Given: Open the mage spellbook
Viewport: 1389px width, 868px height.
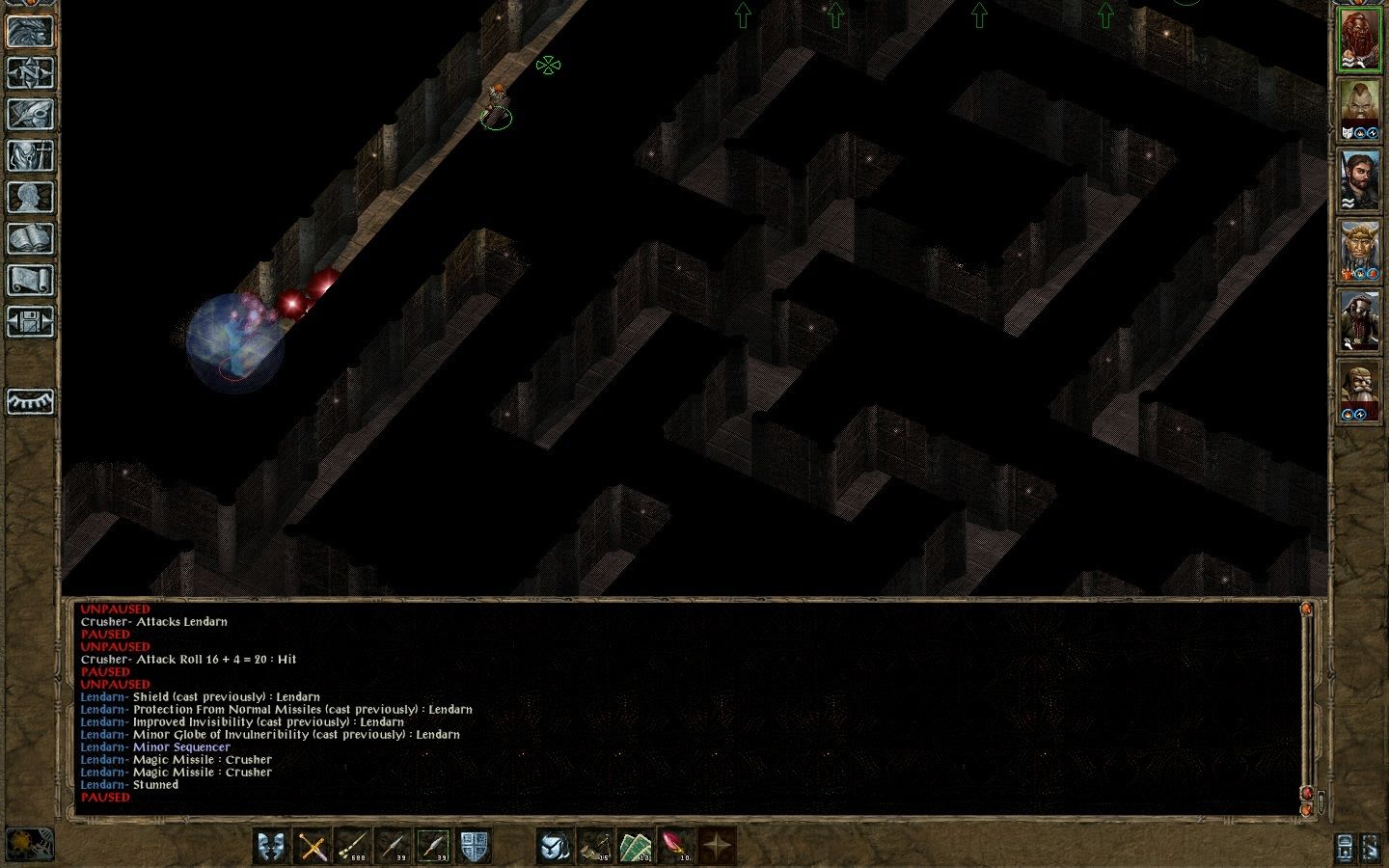Looking at the screenshot, I should point(30,239).
